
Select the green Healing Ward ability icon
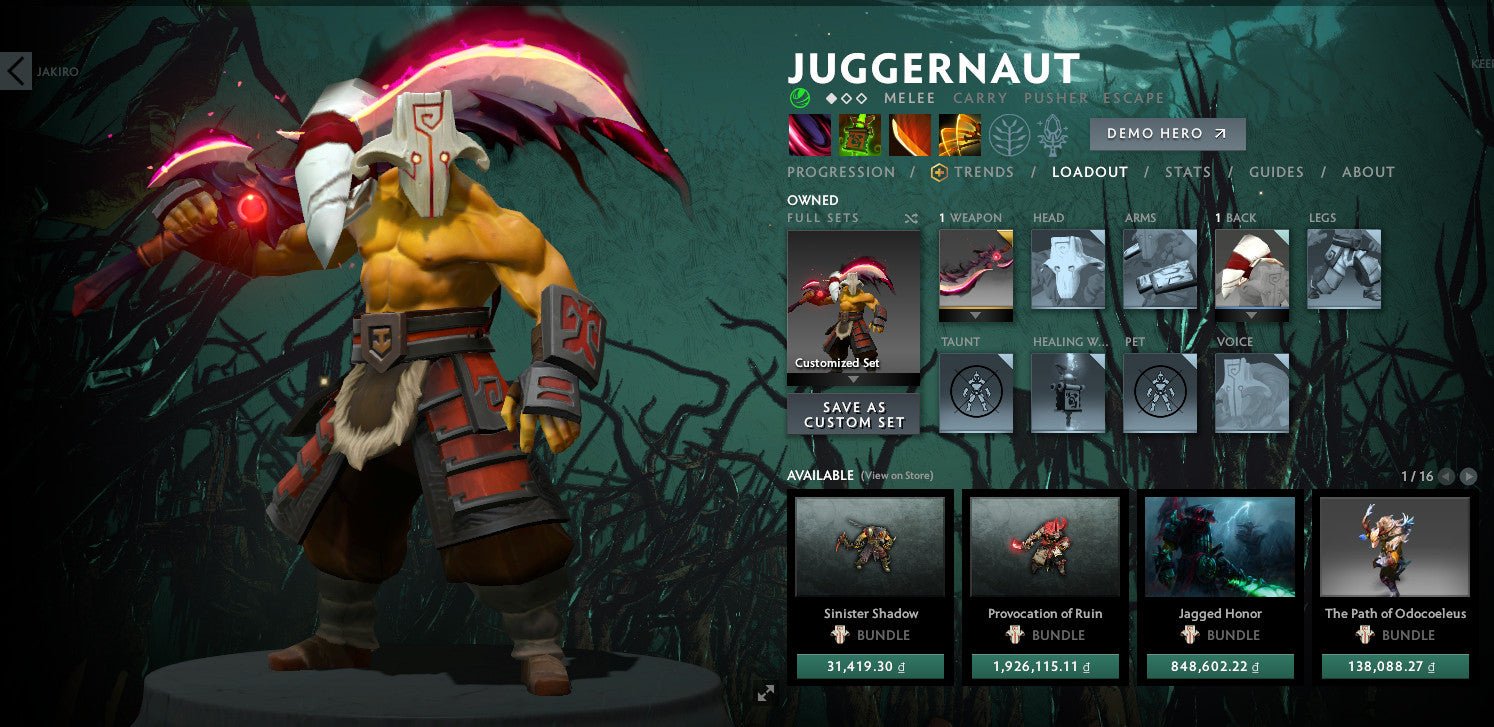click(860, 134)
